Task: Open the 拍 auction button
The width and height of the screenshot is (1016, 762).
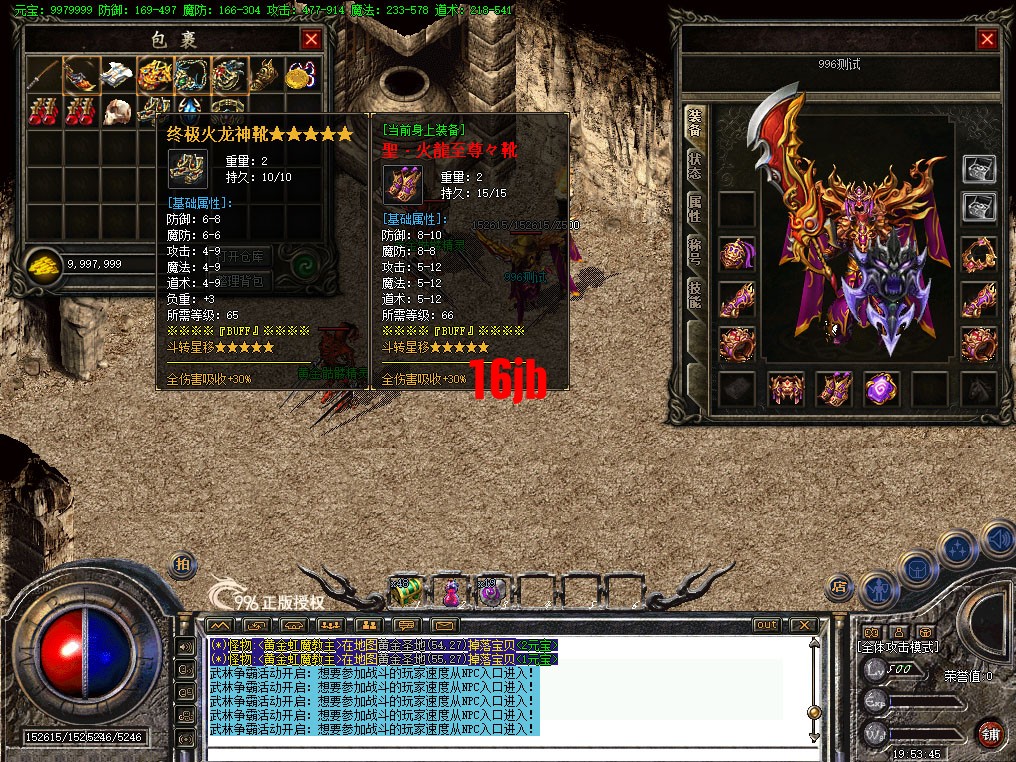Action: pos(182,564)
